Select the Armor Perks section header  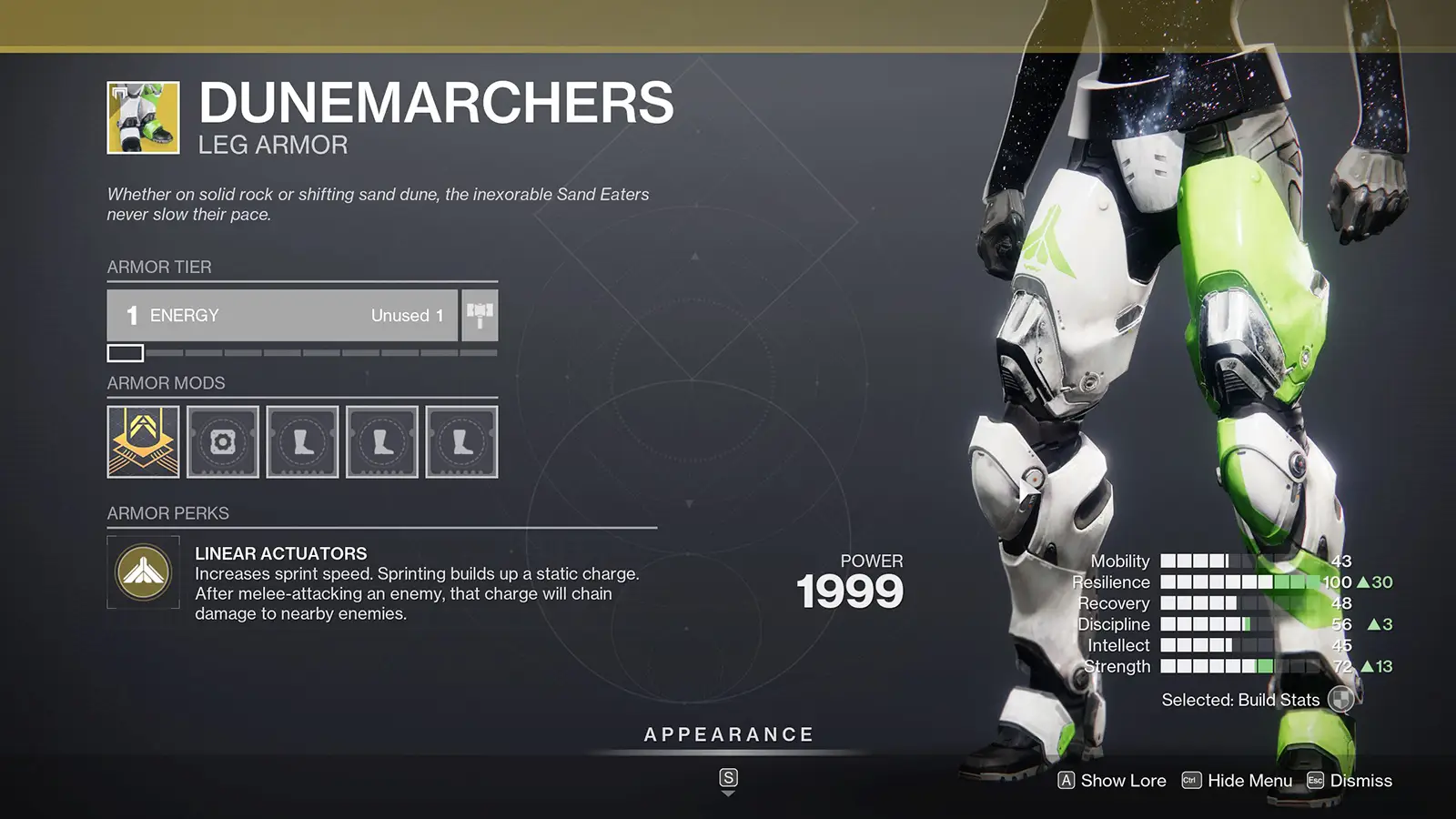(168, 513)
